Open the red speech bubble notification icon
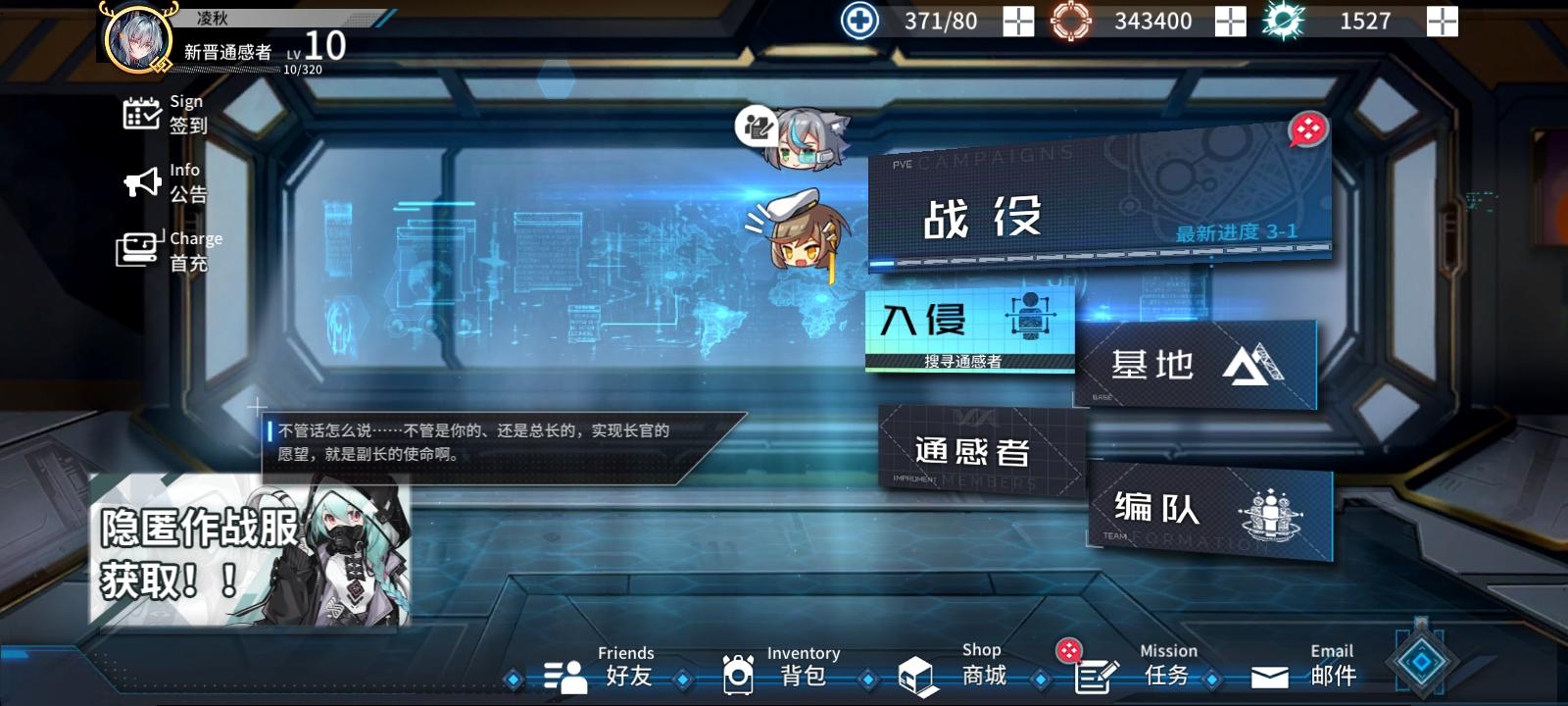Screen dimensions: 1568x706 pos(1307,130)
